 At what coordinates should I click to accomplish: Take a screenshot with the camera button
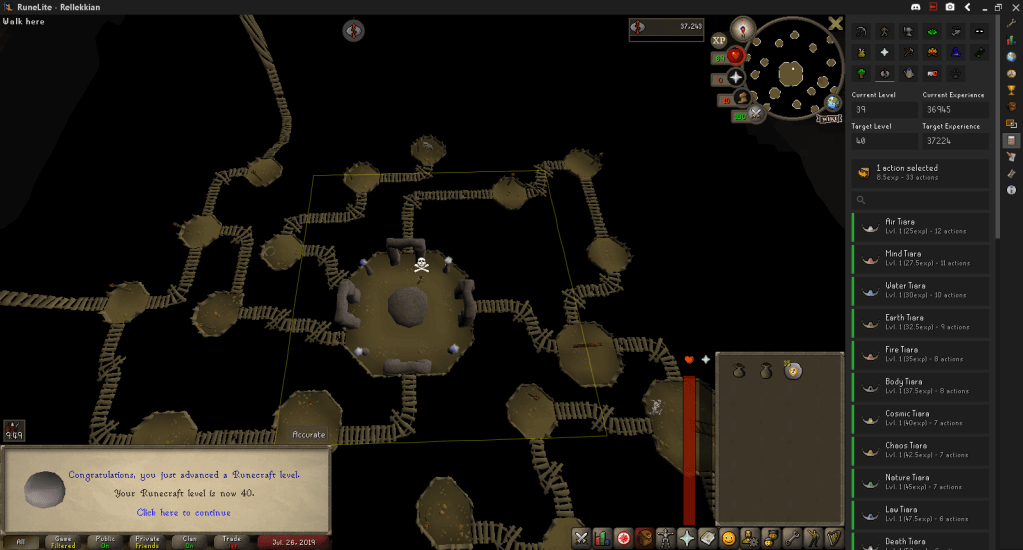click(949, 7)
